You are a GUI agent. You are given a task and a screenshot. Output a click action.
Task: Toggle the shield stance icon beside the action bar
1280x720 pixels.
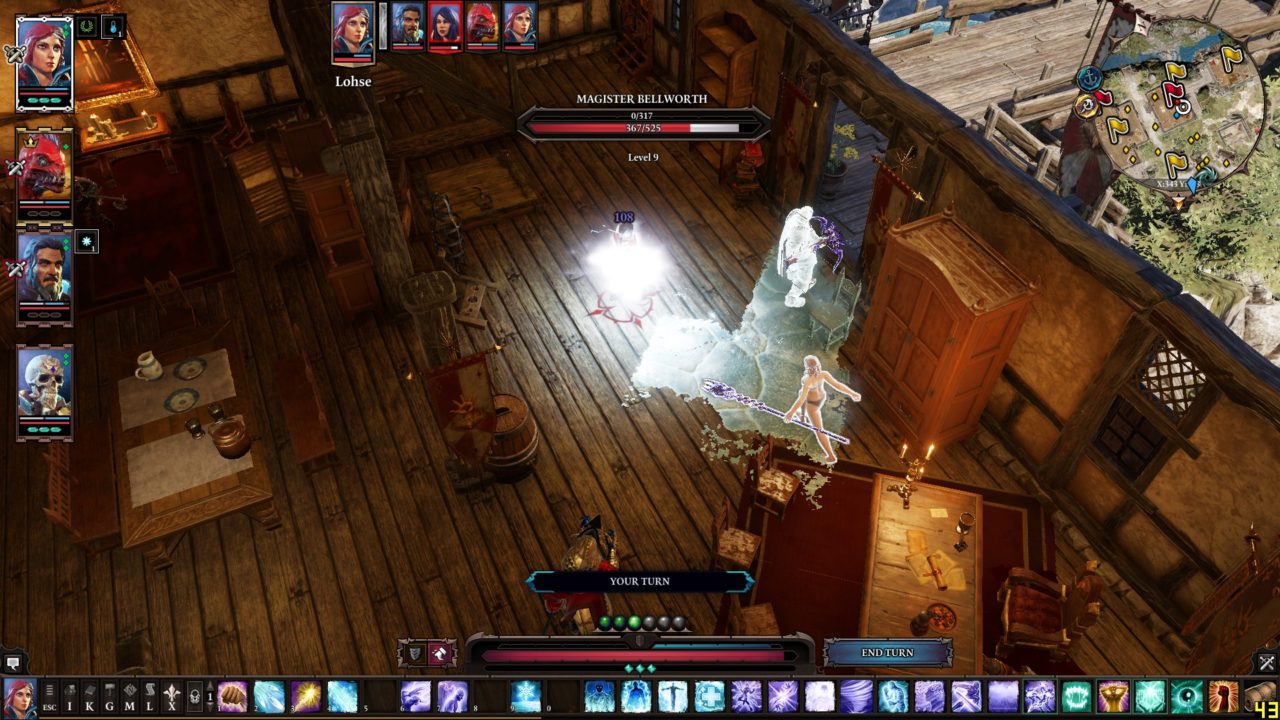click(x=414, y=652)
